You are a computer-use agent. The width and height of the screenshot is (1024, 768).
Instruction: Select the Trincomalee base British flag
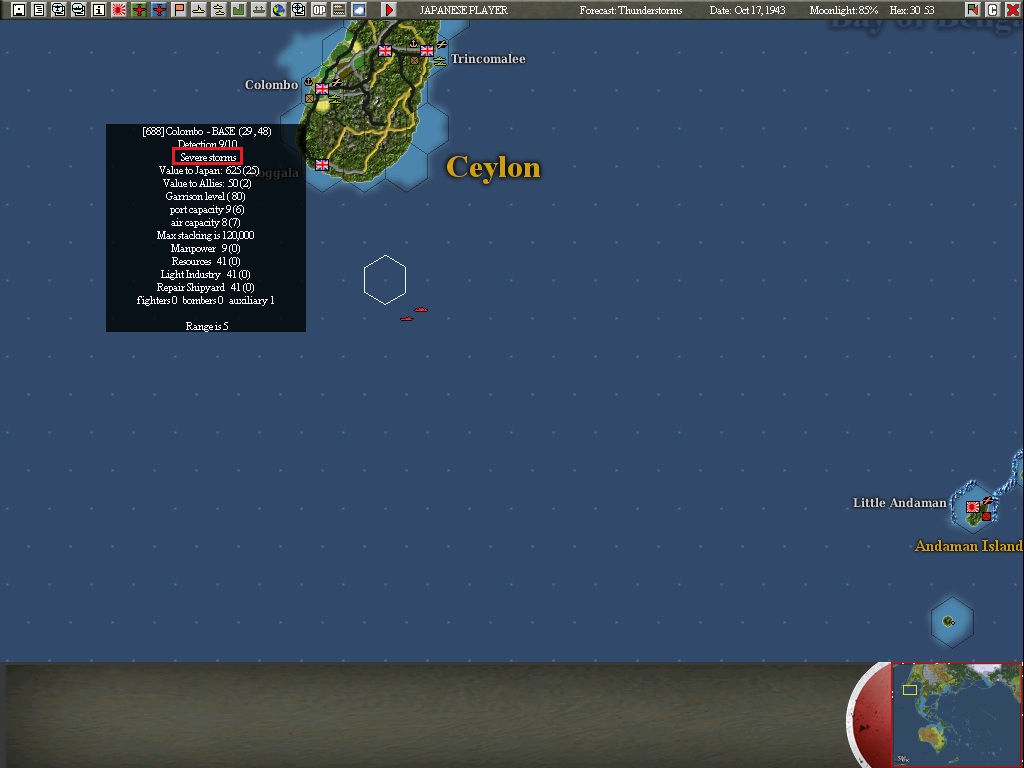(427, 51)
